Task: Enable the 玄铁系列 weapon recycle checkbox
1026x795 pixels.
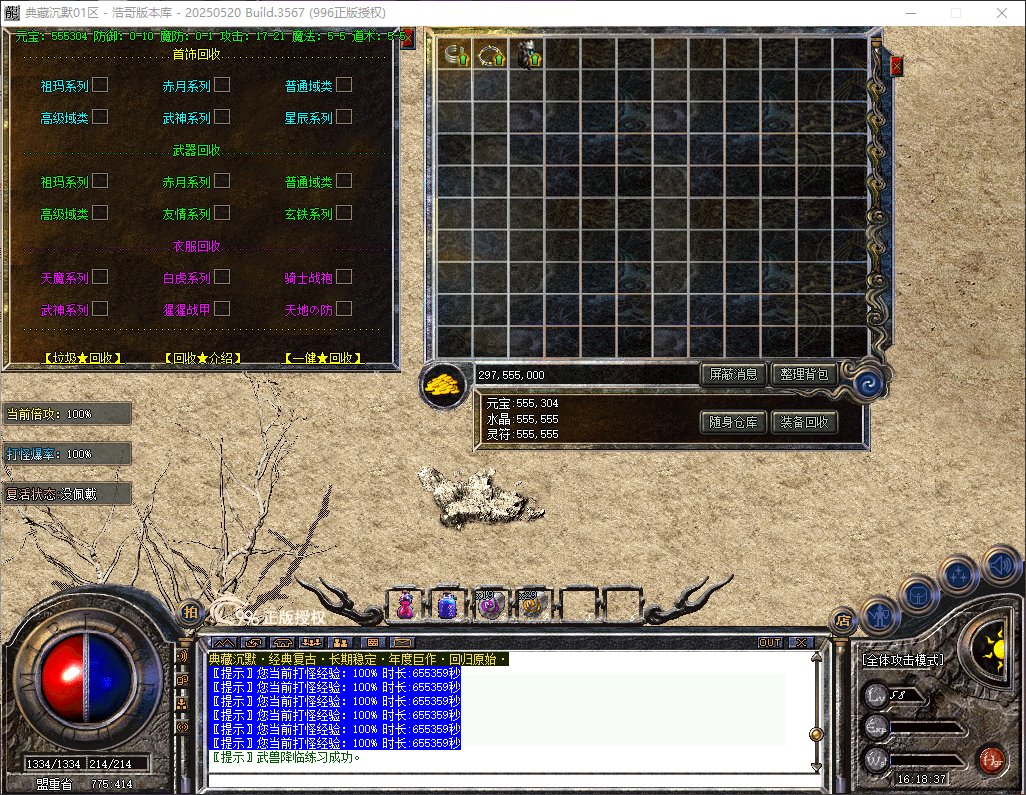Action: click(344, 213)
